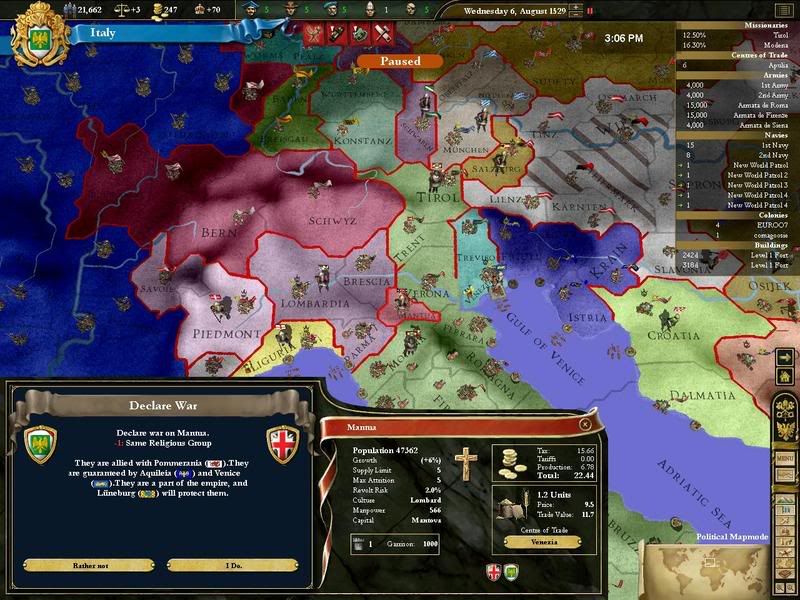The image size is (800, 600).
Task: Open the Venezia centre of trade
Action: (538, 541)
